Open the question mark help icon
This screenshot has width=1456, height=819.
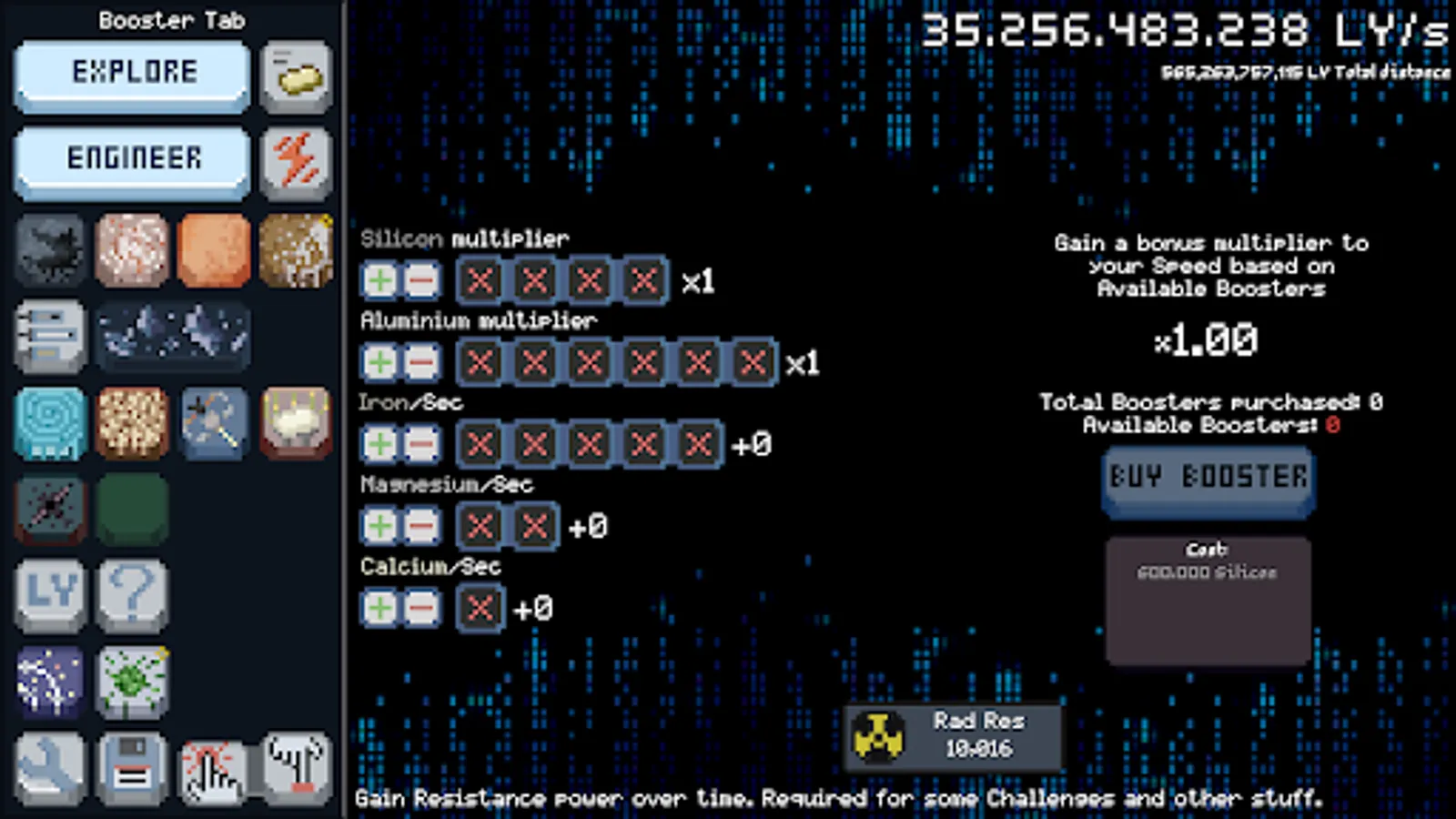point(132,596)
